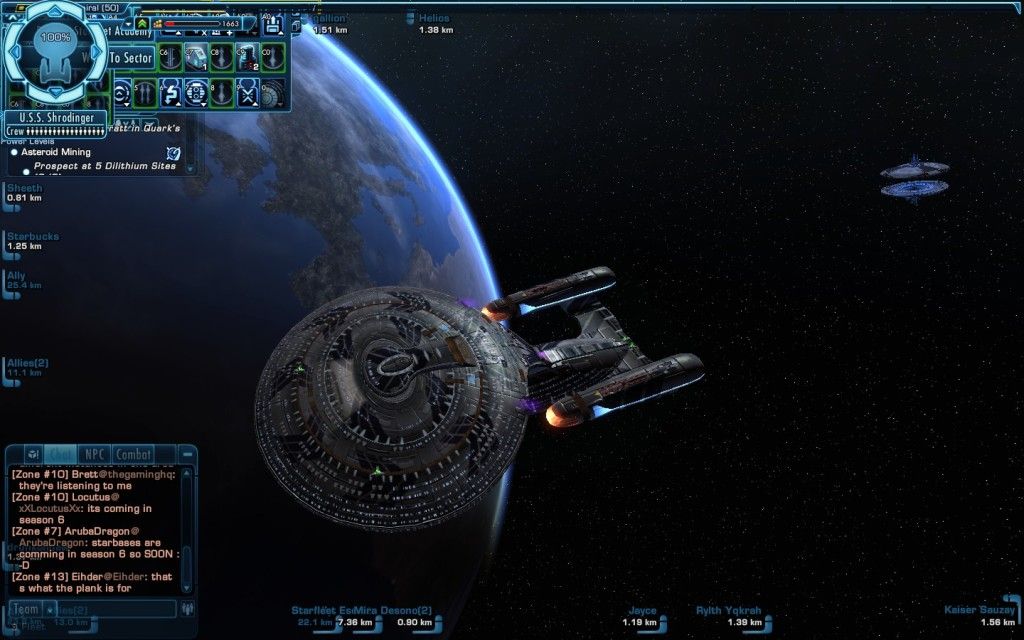Click the icon next to Asteroid Mining
Screen dimensions: 1024x640
click(x=173, y=153)
